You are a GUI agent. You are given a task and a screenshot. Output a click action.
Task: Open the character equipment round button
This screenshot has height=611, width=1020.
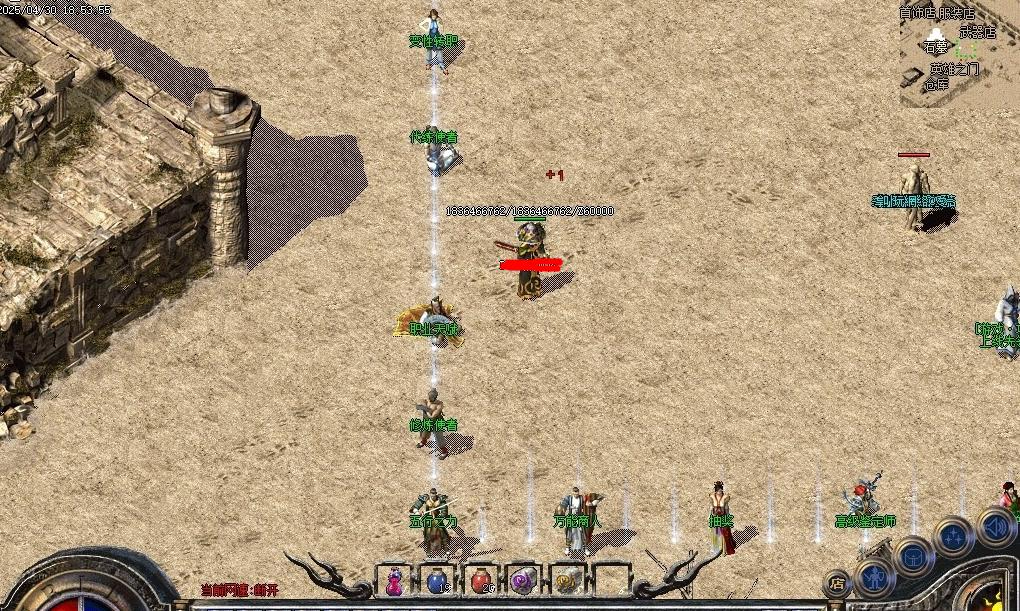click(875, 577)
